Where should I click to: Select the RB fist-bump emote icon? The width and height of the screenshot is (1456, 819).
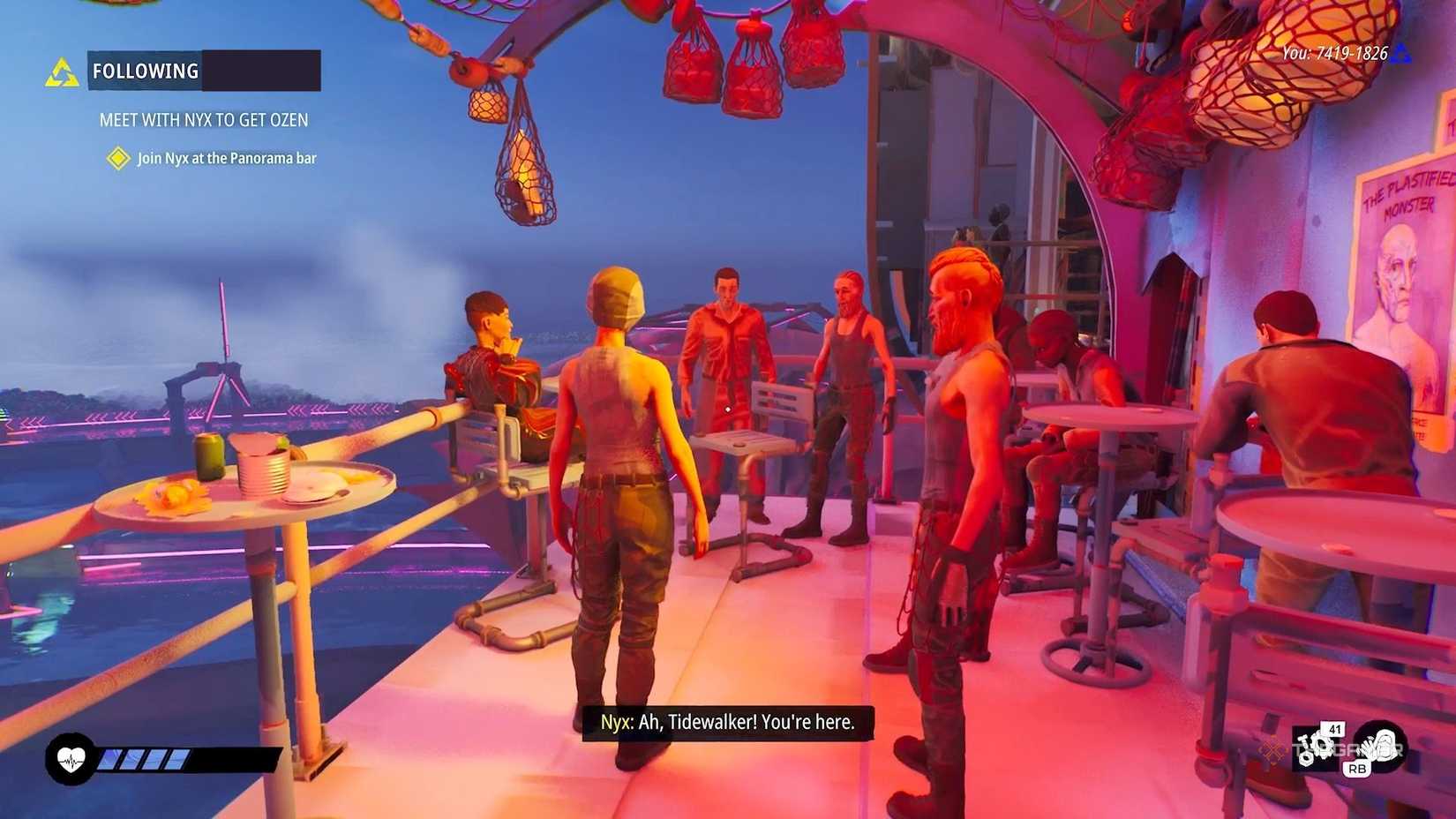(1381, 746)
